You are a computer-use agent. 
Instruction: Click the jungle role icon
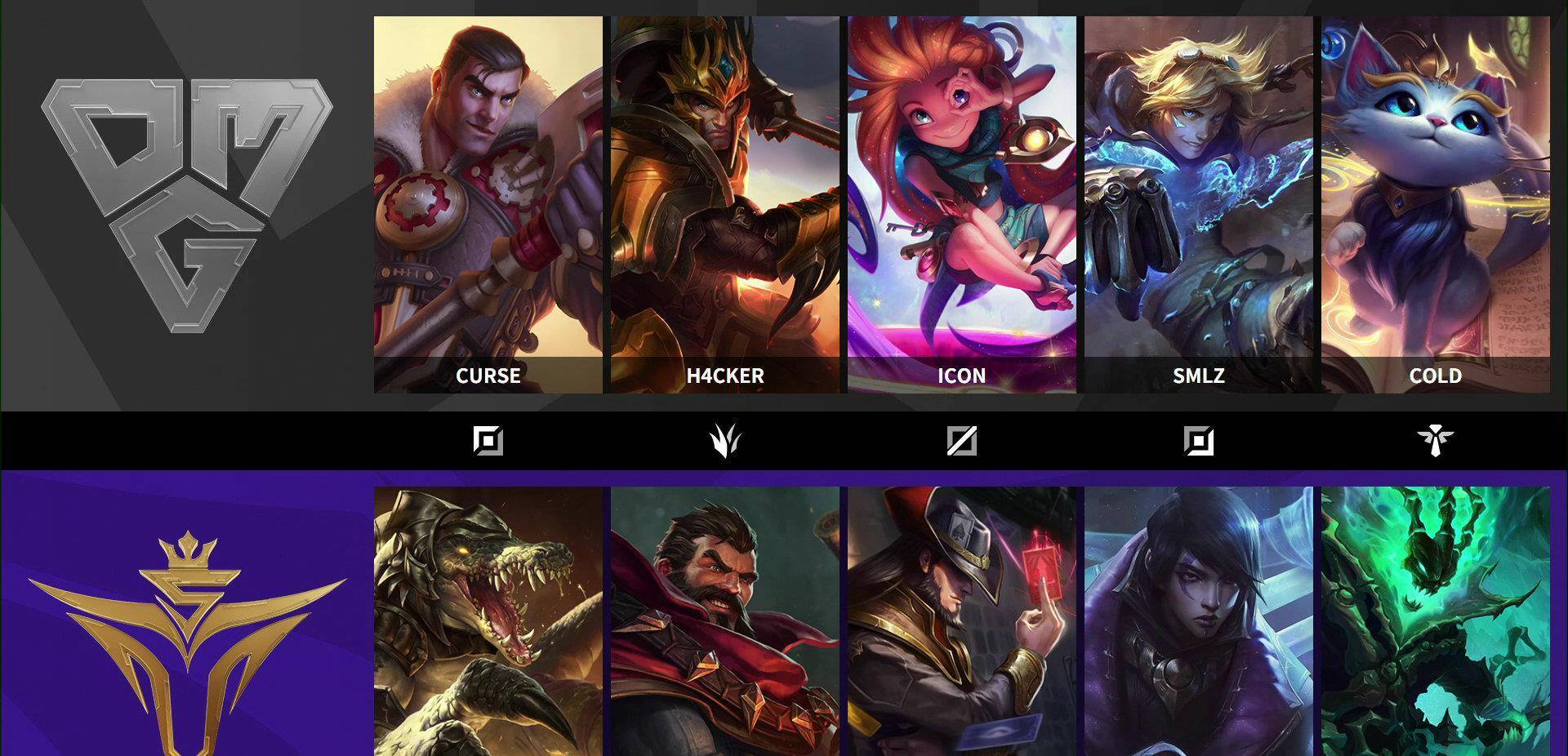click(x=724, y=442)
